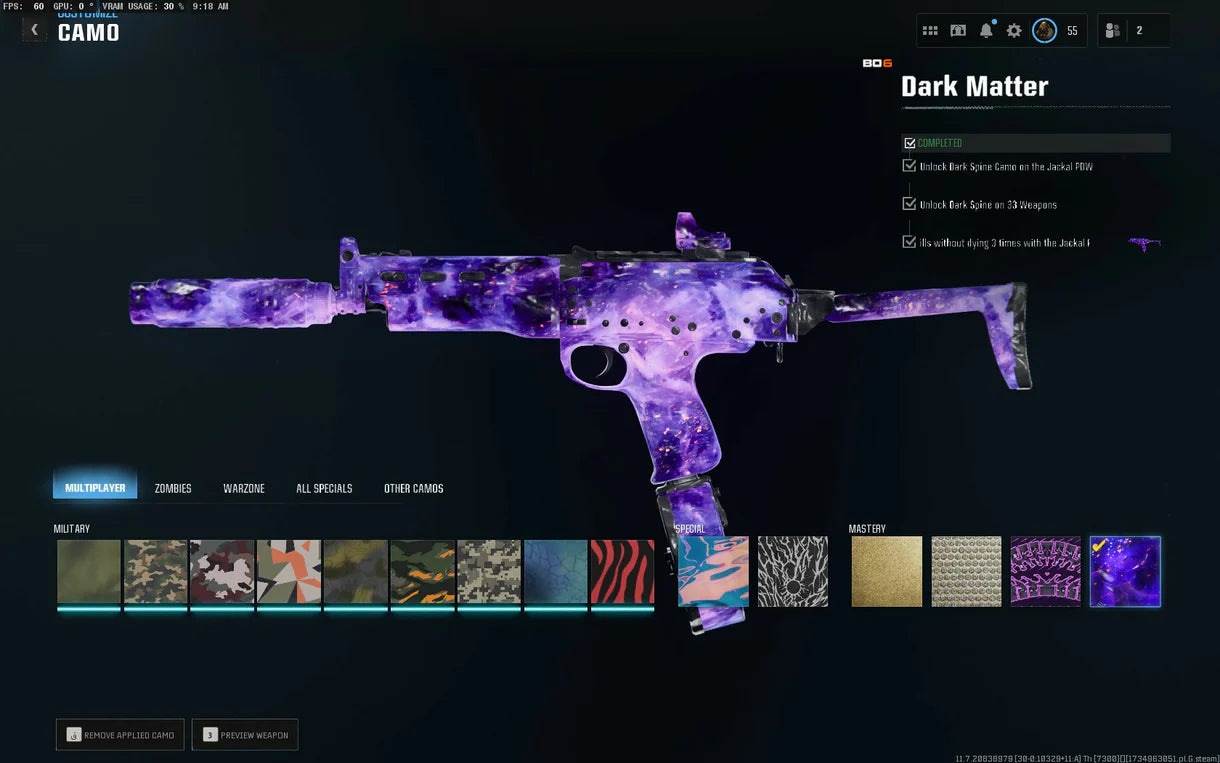Pick the gray digital pixel camo
Screen dimensions: 1220x763
[489, 572]
